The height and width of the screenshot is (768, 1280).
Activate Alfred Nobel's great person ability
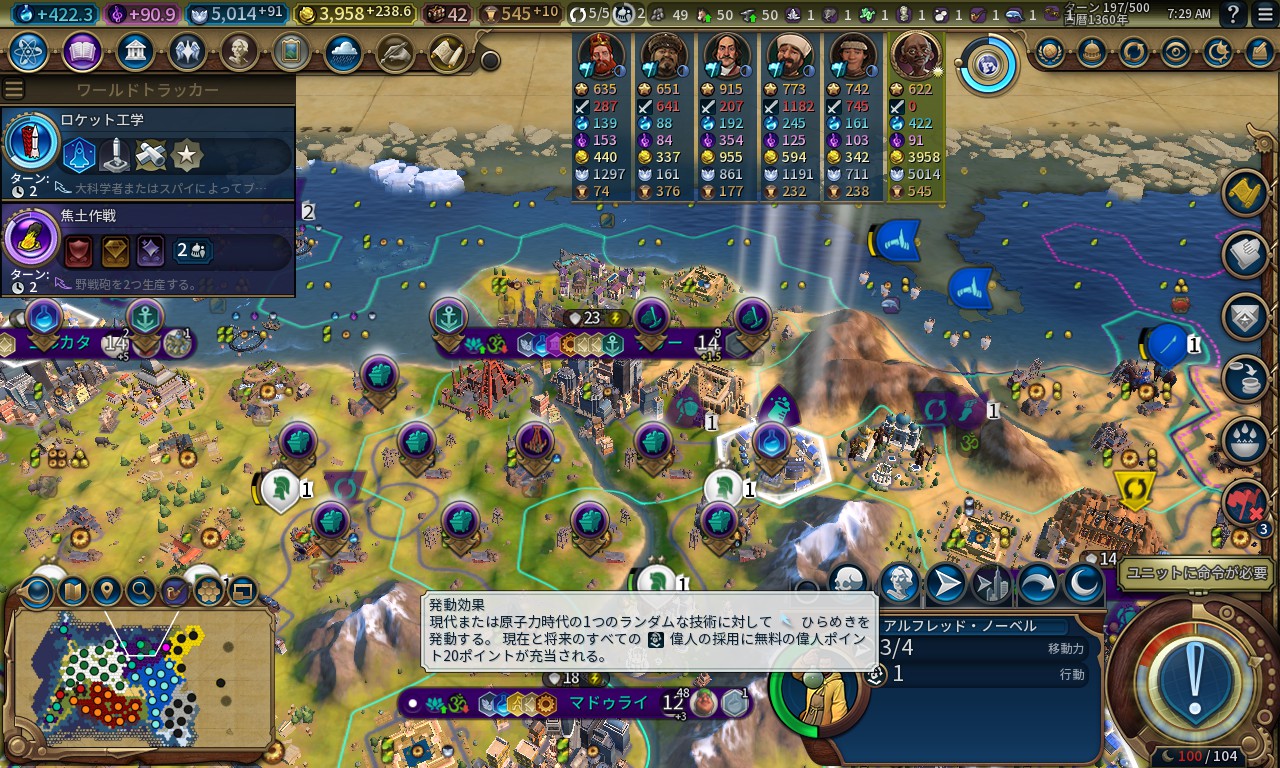pos(900,582)
